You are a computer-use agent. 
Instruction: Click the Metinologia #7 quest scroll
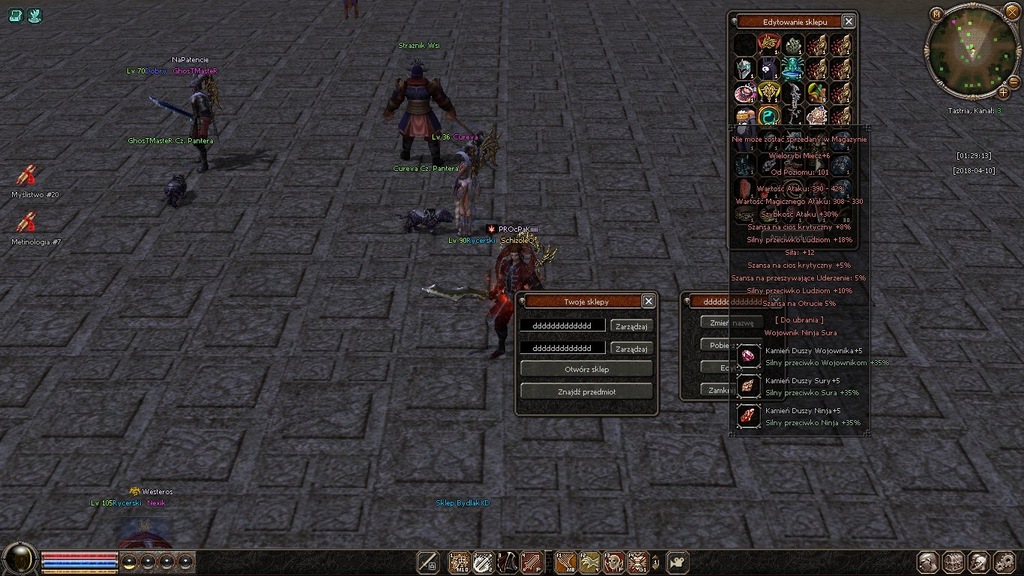coord(27,223)
